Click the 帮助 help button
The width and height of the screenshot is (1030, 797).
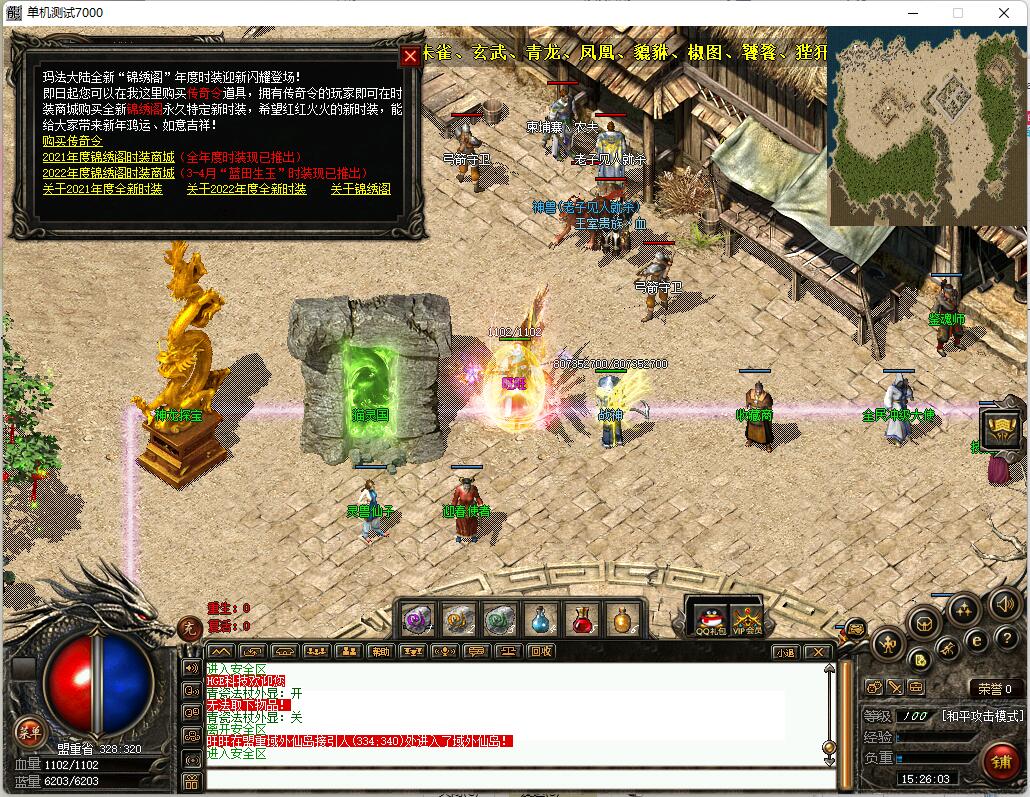(380, 651)
